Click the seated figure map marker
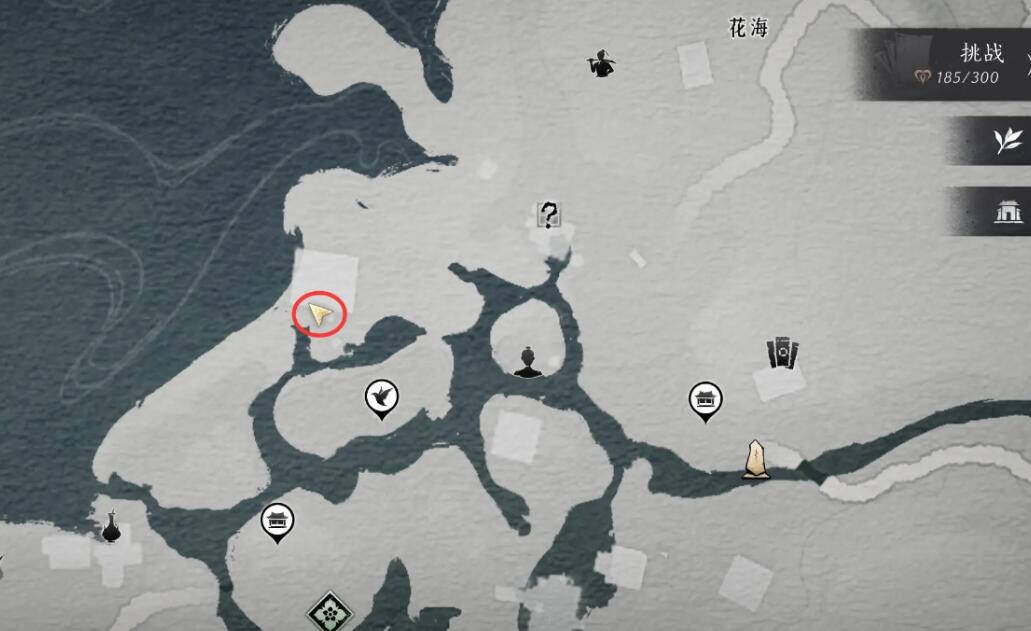1031x631 pixels. tap(528, 361)
